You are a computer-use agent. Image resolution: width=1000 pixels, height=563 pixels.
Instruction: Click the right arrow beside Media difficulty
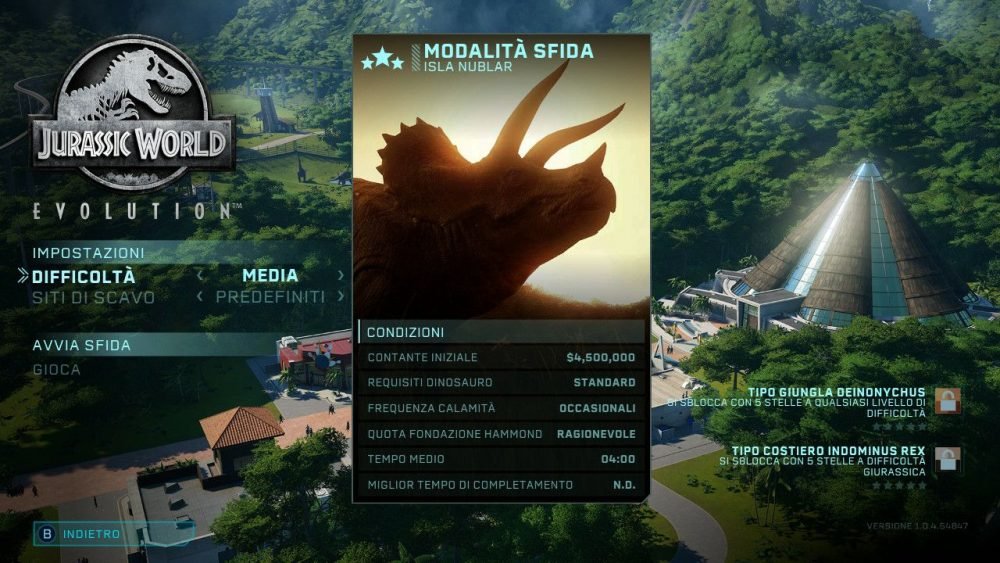point(341,276)
